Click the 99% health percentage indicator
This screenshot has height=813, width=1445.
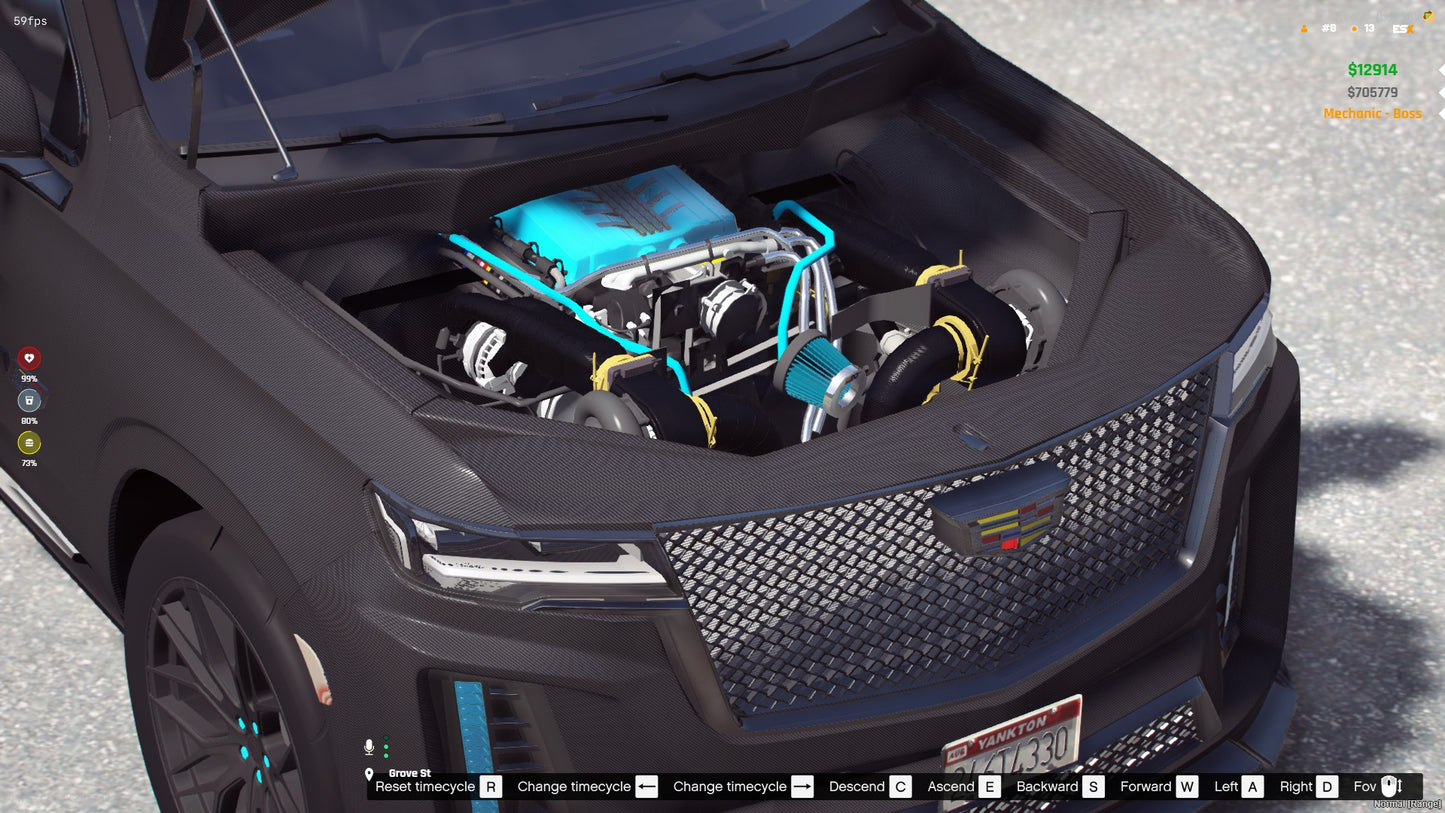pyautogui.click(x=28, y=379)
